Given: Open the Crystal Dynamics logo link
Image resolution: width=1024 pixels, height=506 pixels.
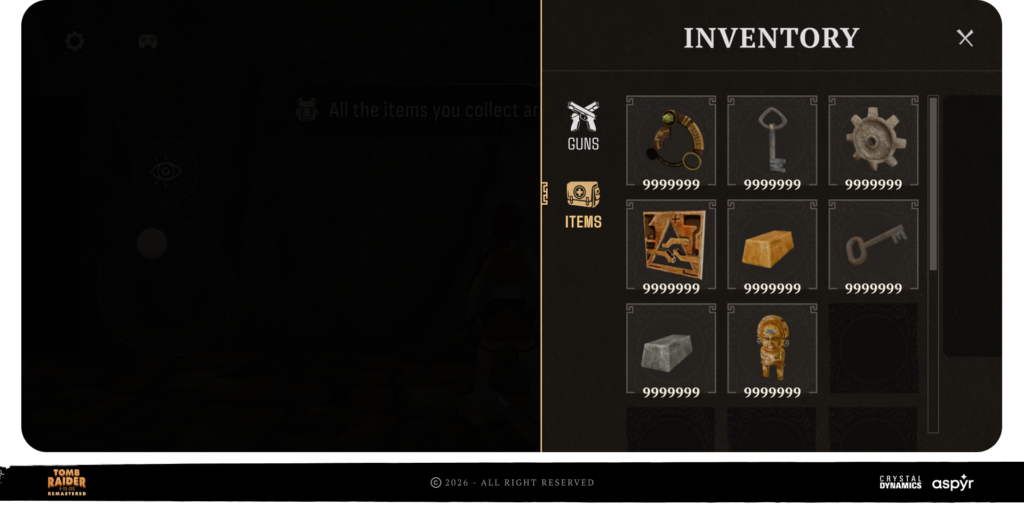Looking at the screenshot, I should point(900,482).
